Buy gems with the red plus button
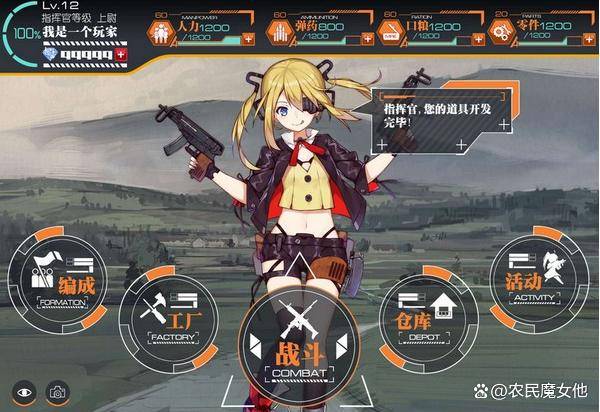 (123, 50)
